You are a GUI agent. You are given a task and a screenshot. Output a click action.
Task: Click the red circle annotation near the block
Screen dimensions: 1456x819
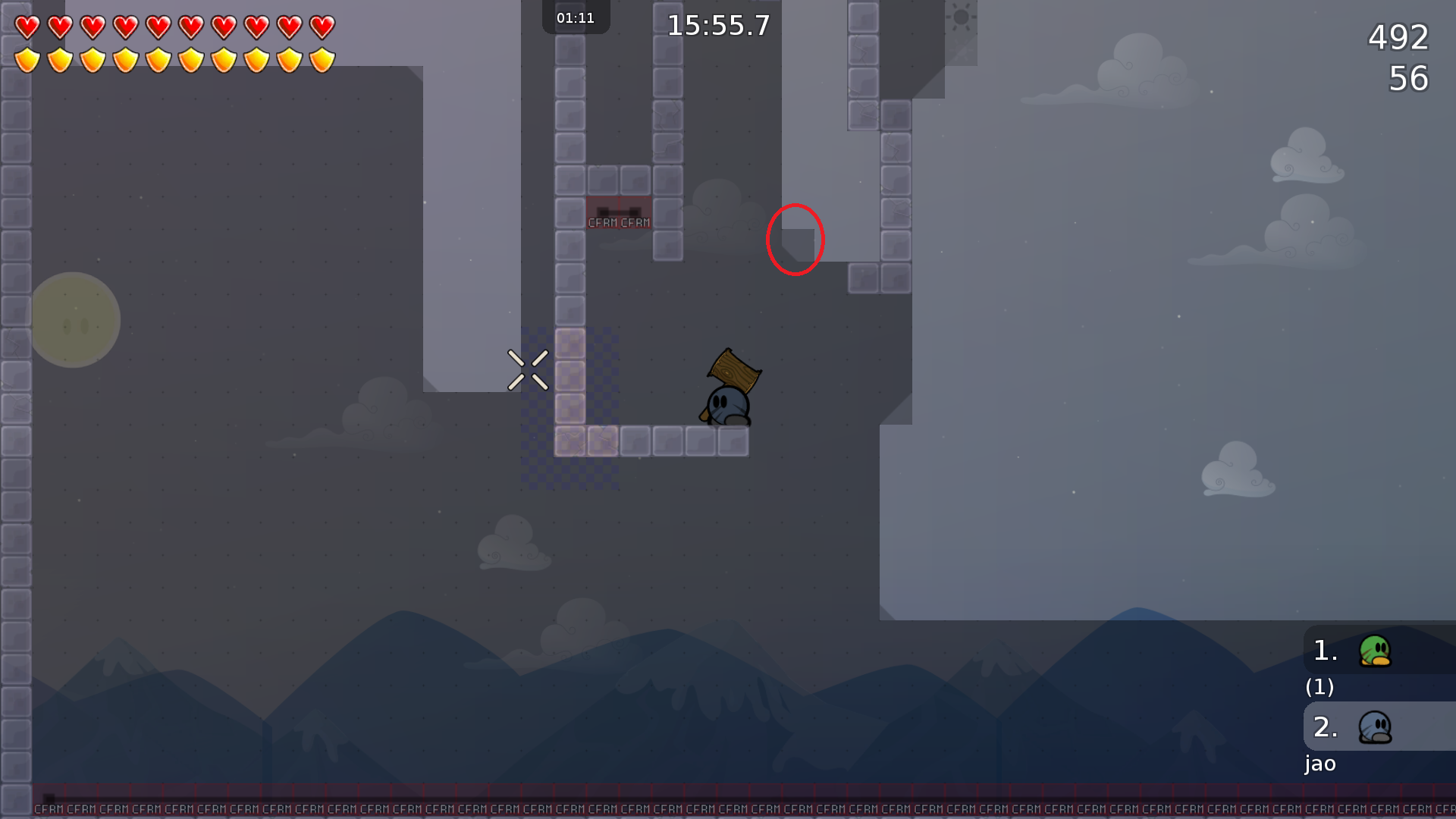tap(795, 239)
